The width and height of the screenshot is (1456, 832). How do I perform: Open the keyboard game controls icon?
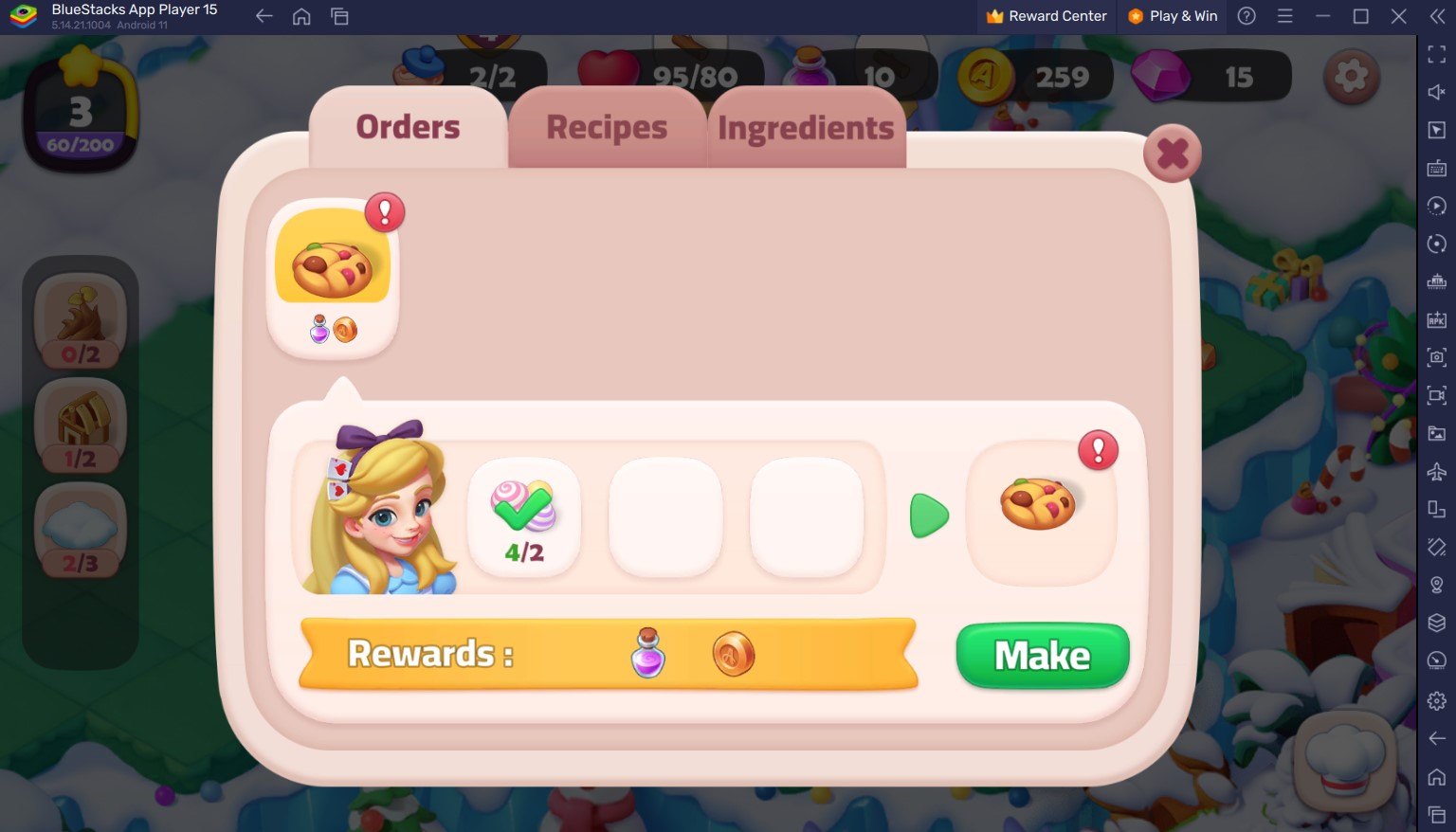[x=1436, y=168]
